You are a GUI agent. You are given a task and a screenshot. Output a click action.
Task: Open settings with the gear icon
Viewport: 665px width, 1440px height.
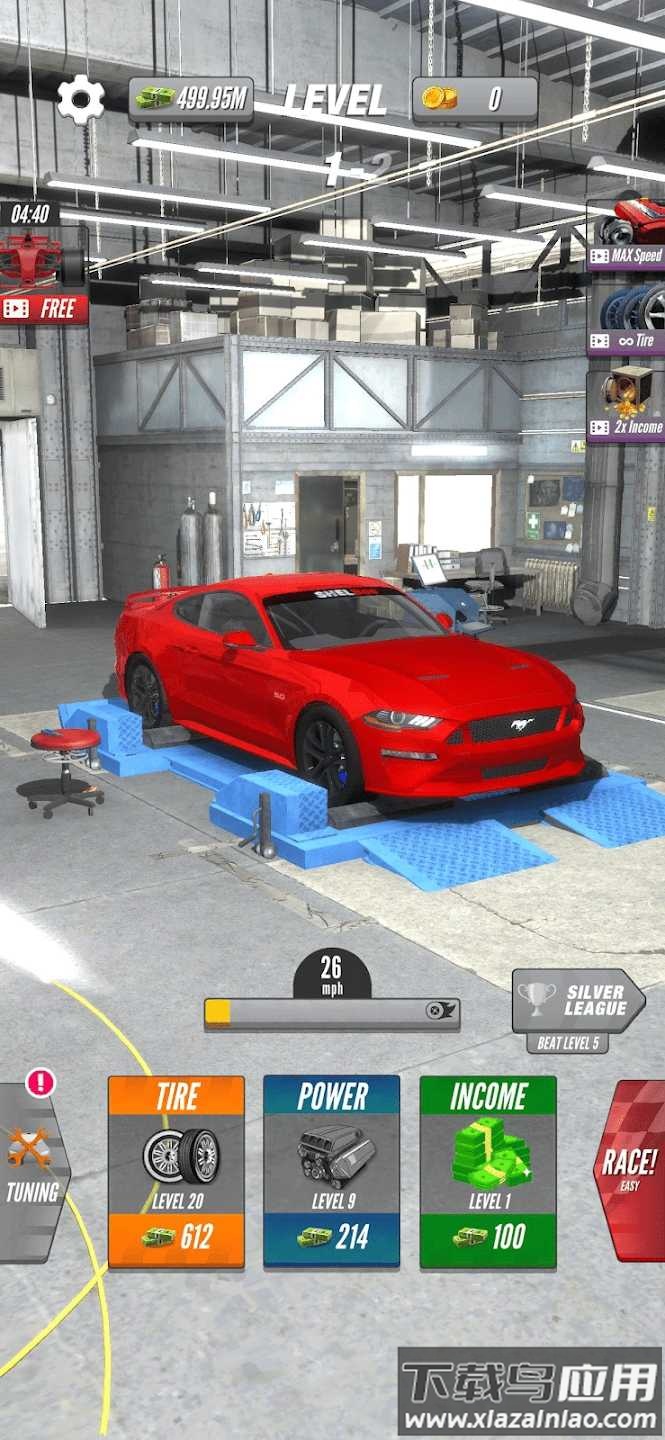[80, 99]
